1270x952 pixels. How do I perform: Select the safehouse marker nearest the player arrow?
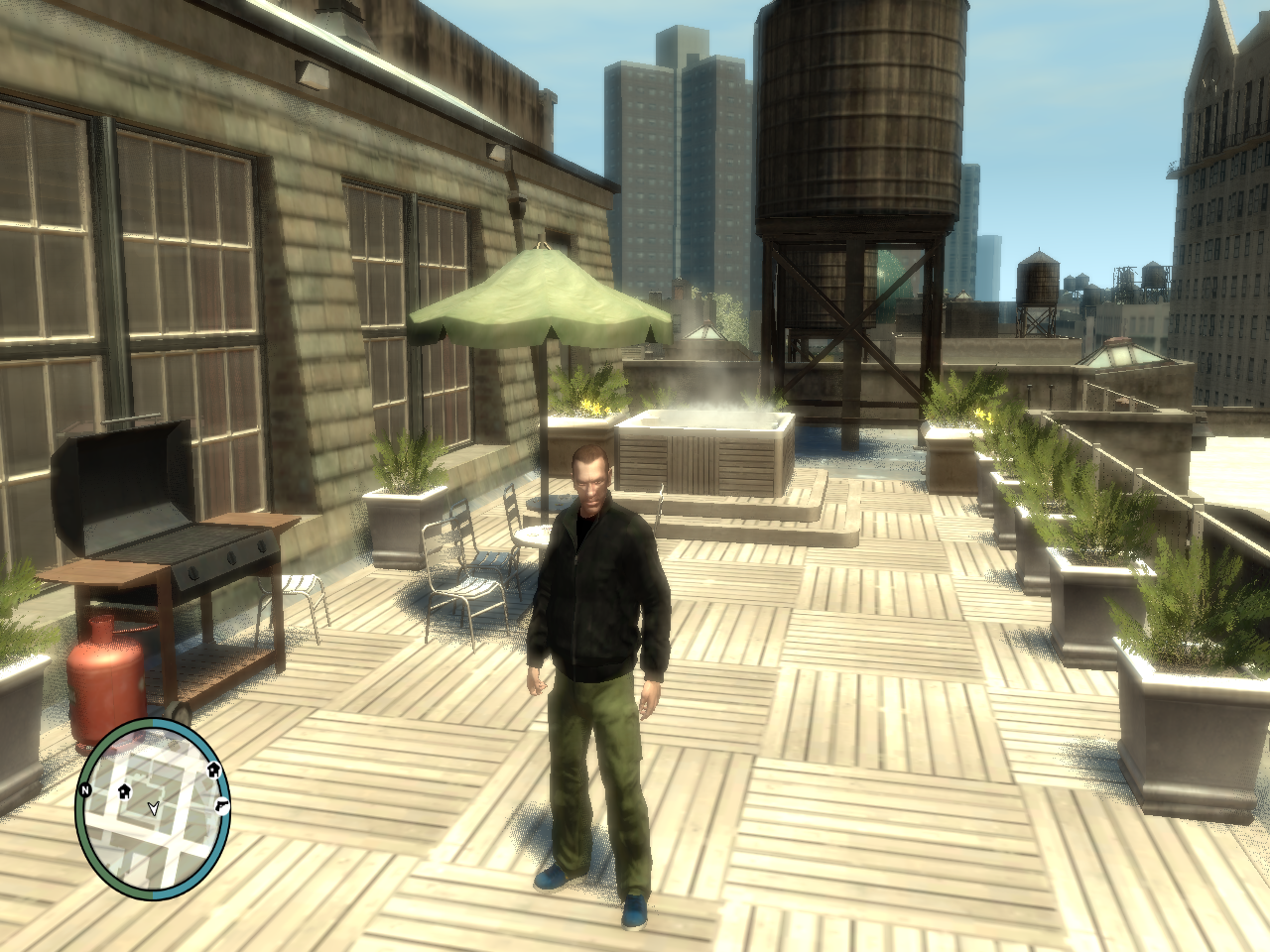tap(125, 791)
